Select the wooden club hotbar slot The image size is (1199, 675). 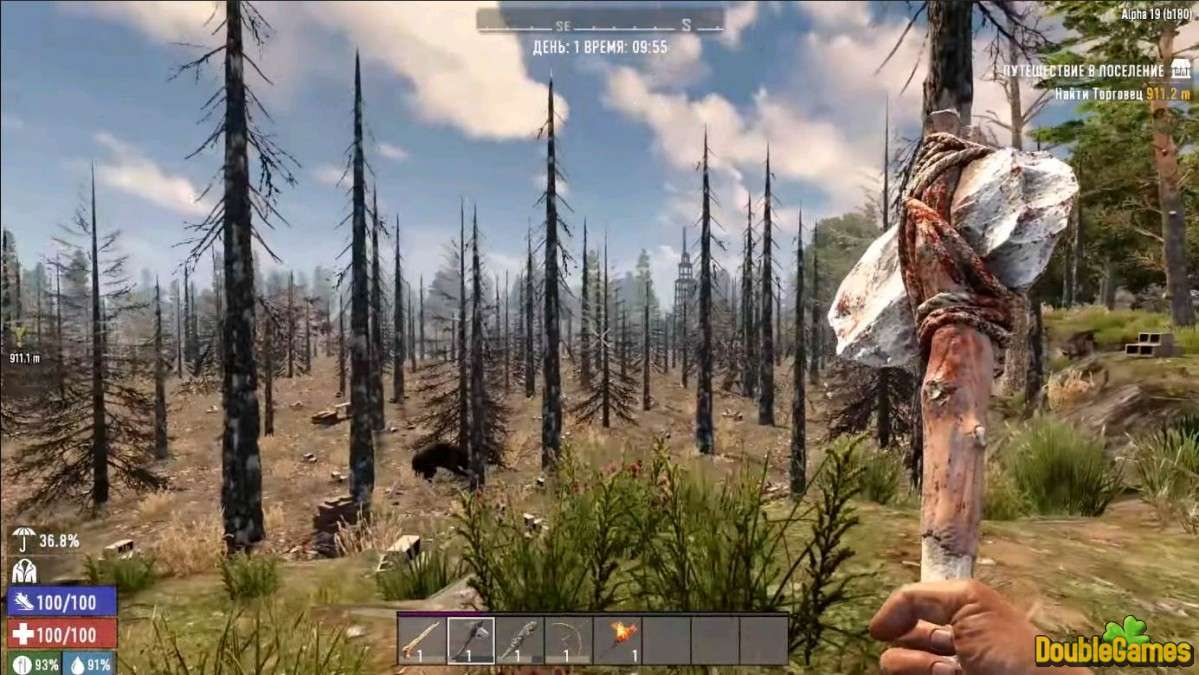click(x=422, y=640)
